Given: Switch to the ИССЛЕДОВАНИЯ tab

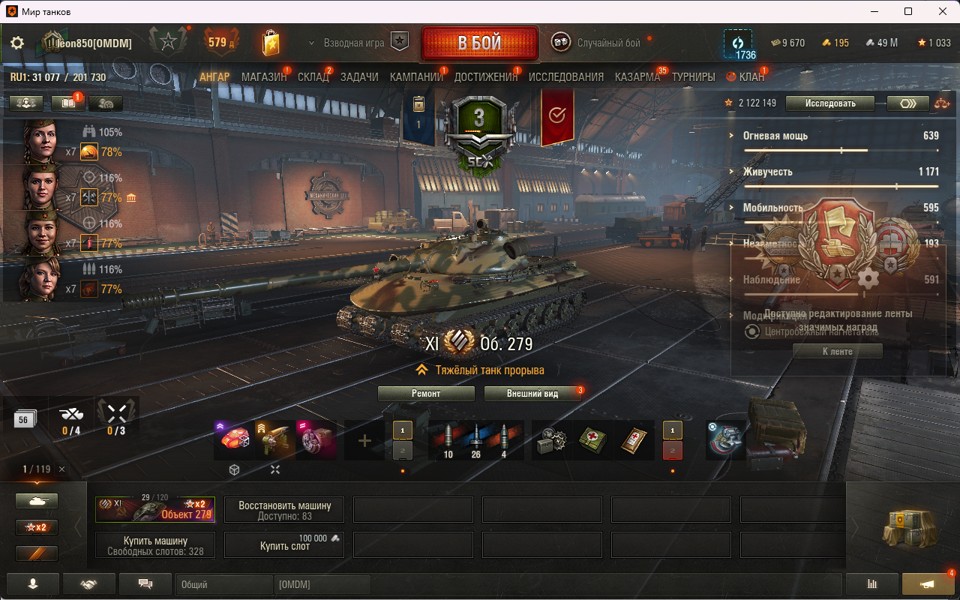Looking at the screenshot, I should coord(566,77).
